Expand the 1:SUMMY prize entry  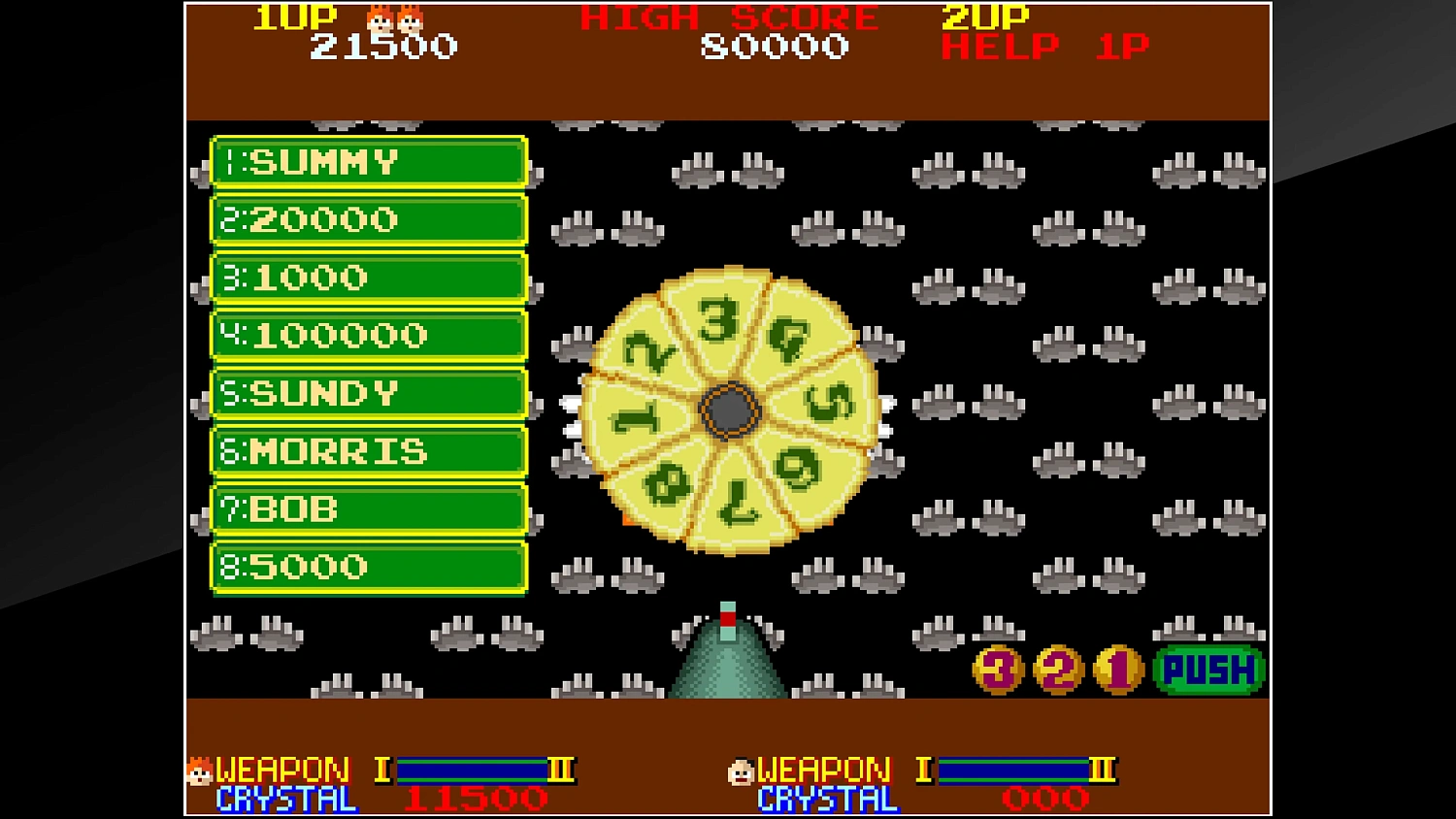click(x=369, y=162)
